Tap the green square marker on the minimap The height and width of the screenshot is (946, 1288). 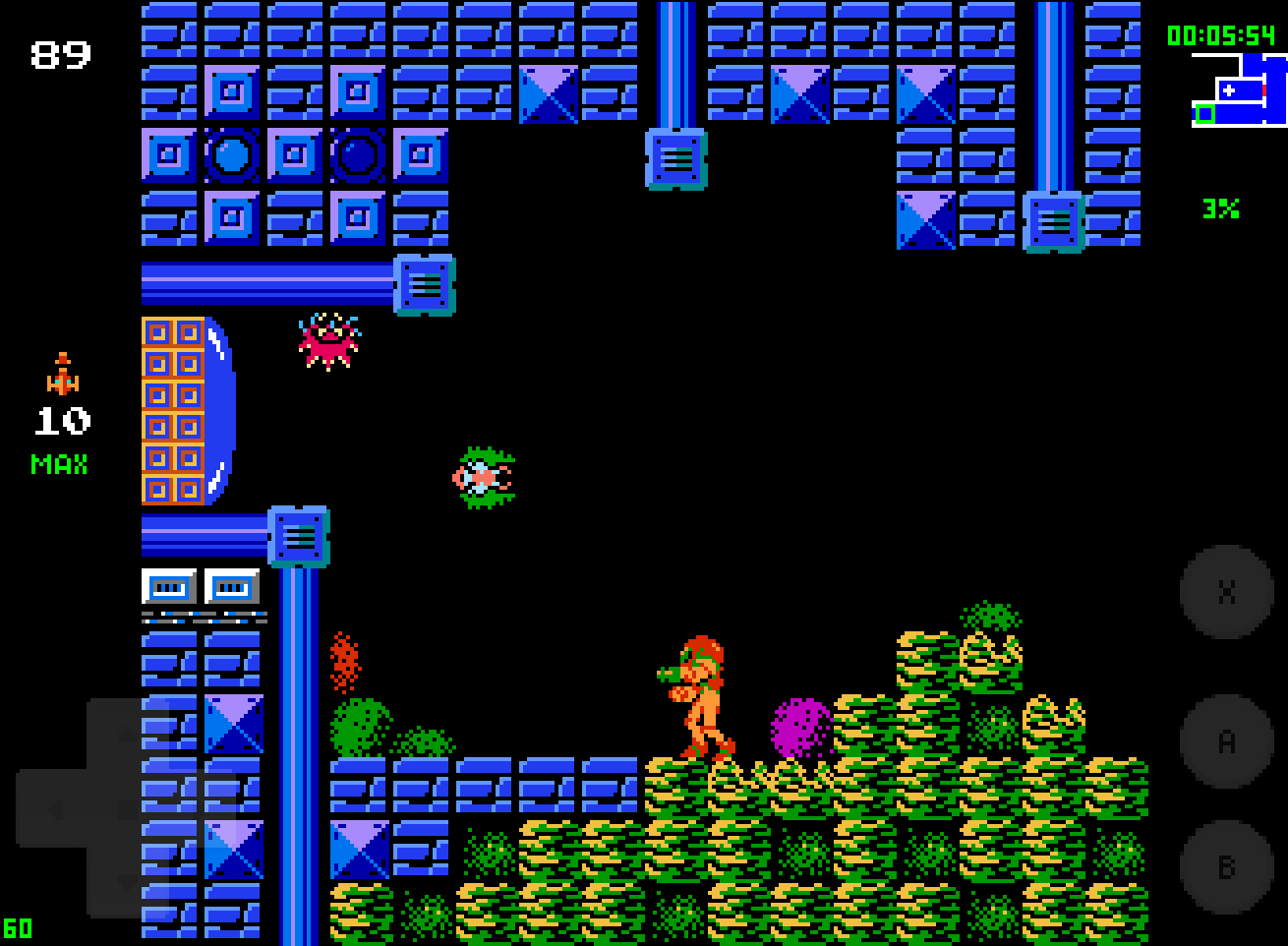(x=1203, y=114)
